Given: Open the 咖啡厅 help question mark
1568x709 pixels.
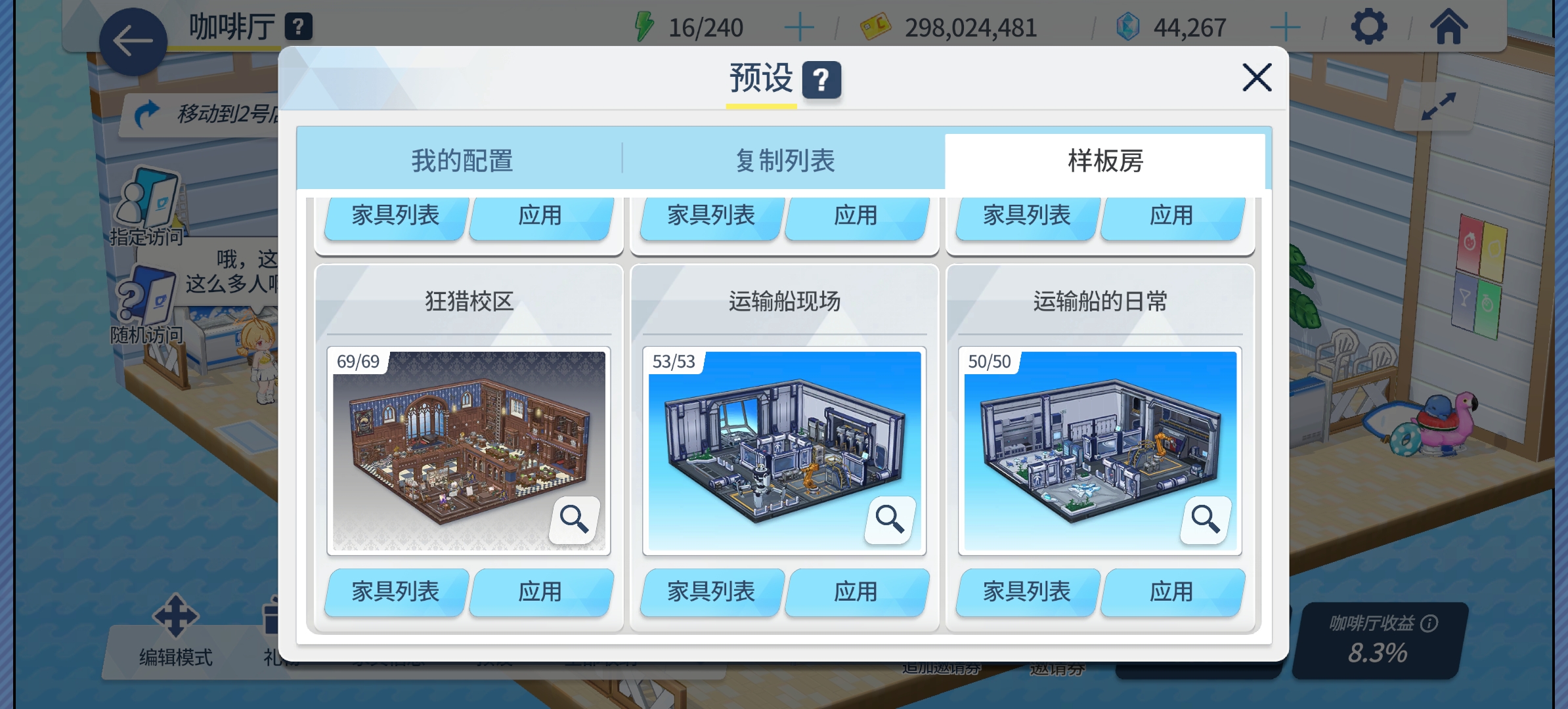Looking at the screenshot, I should point(299,28).
